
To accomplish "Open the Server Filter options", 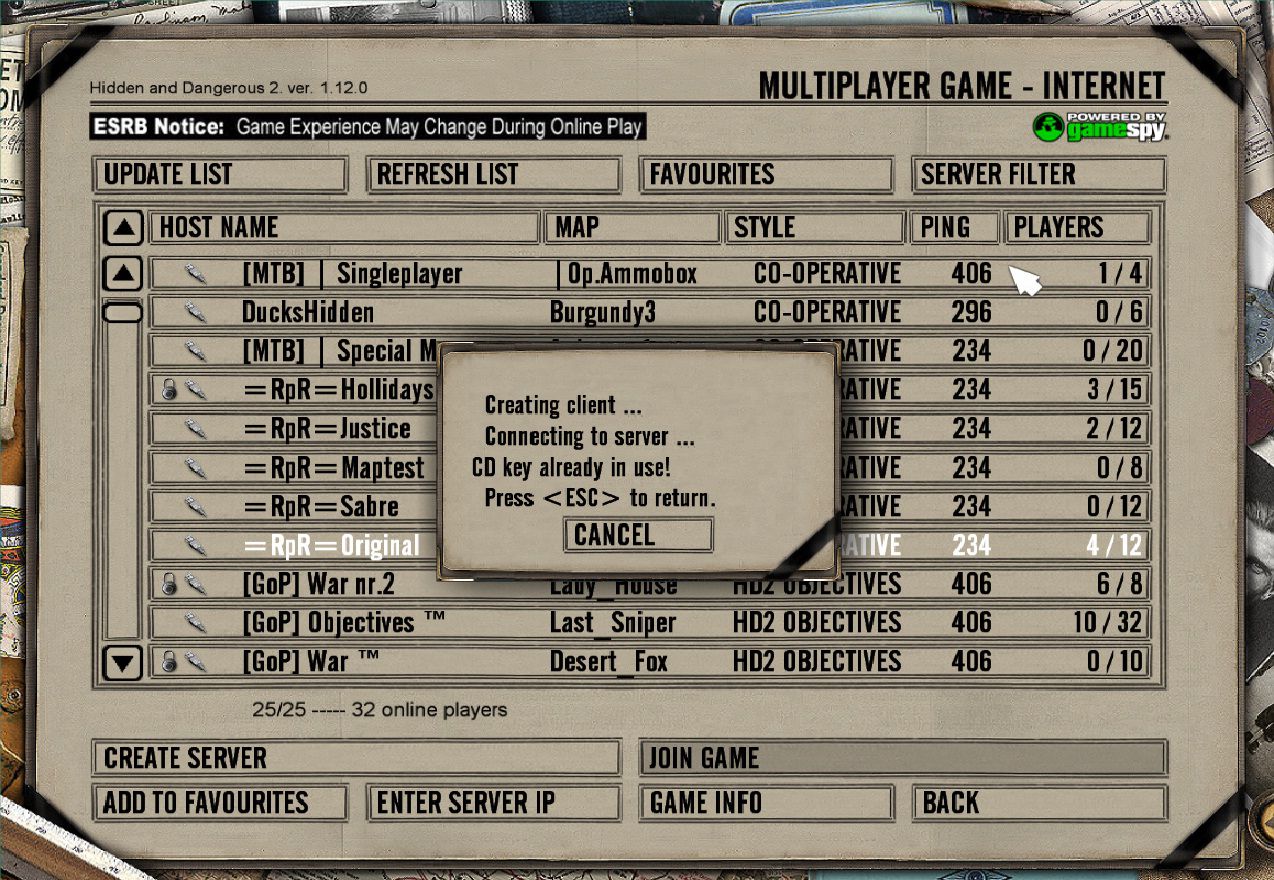I will tap(1038, 175).
